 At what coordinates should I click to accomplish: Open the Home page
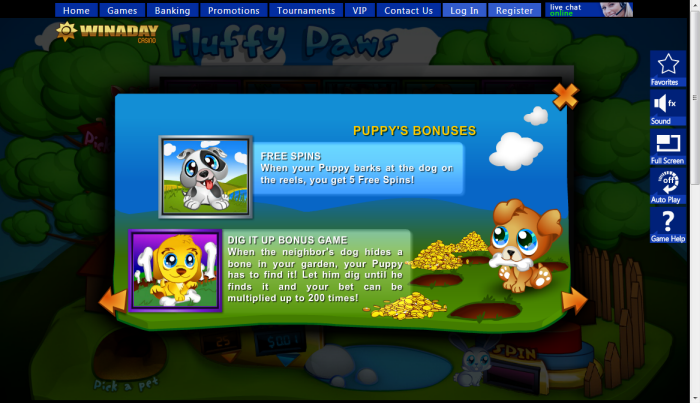[x=76, y=11]
